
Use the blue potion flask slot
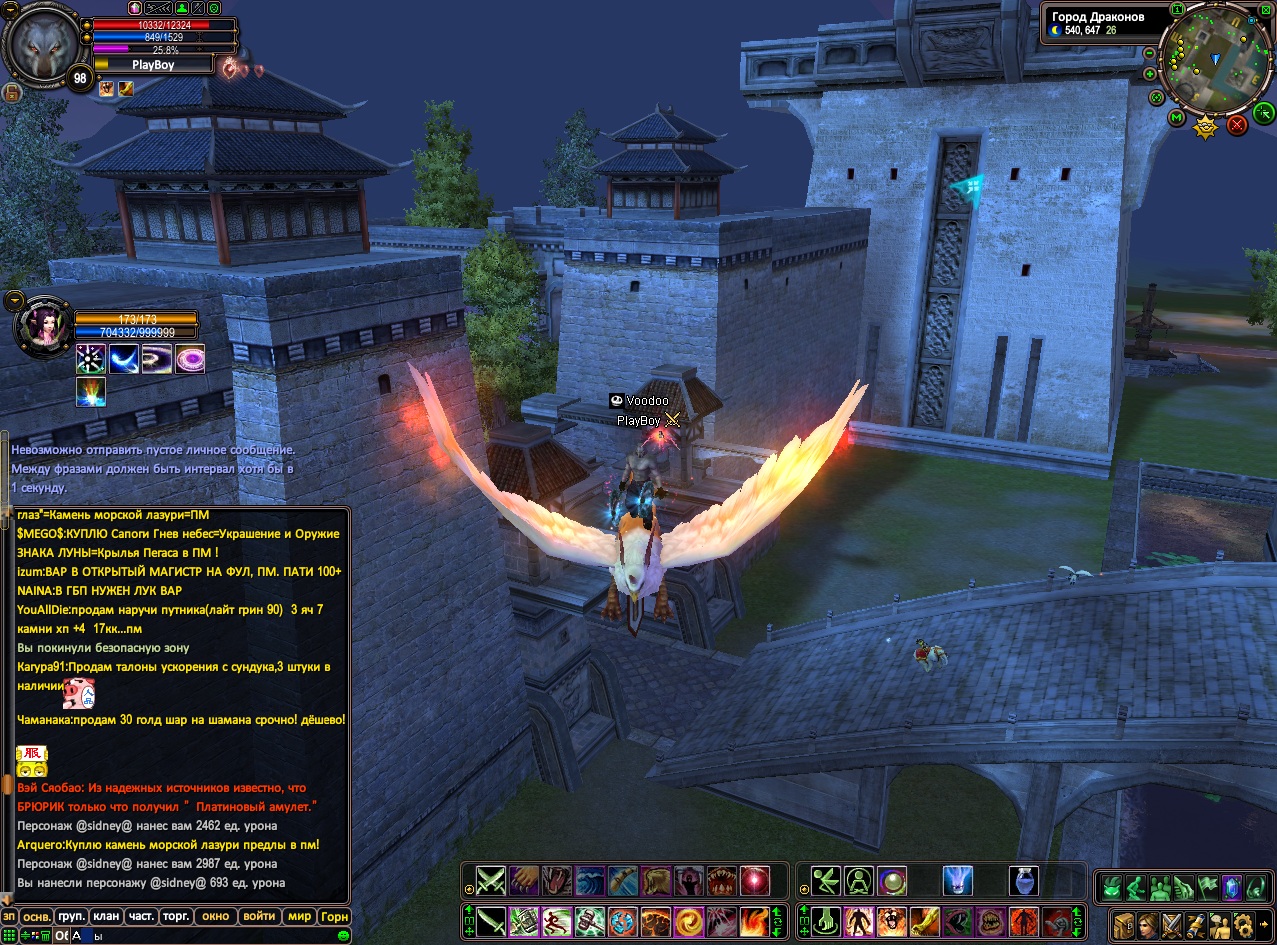[x=1024, y=881]
